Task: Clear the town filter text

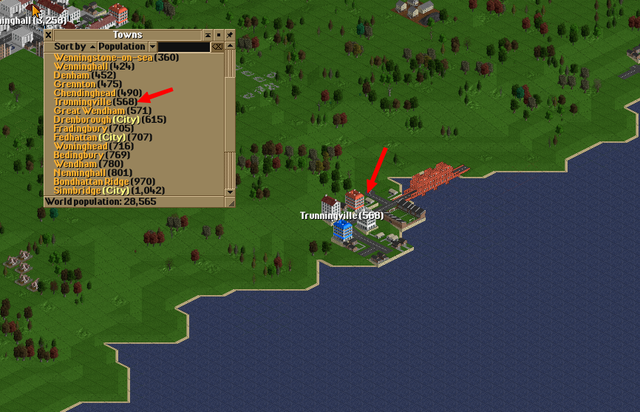Action: 217,46
